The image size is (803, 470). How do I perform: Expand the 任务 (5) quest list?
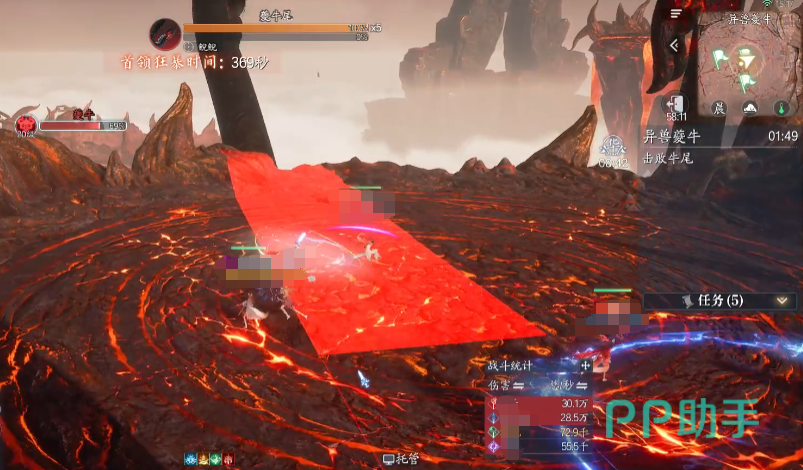[783, 300]
